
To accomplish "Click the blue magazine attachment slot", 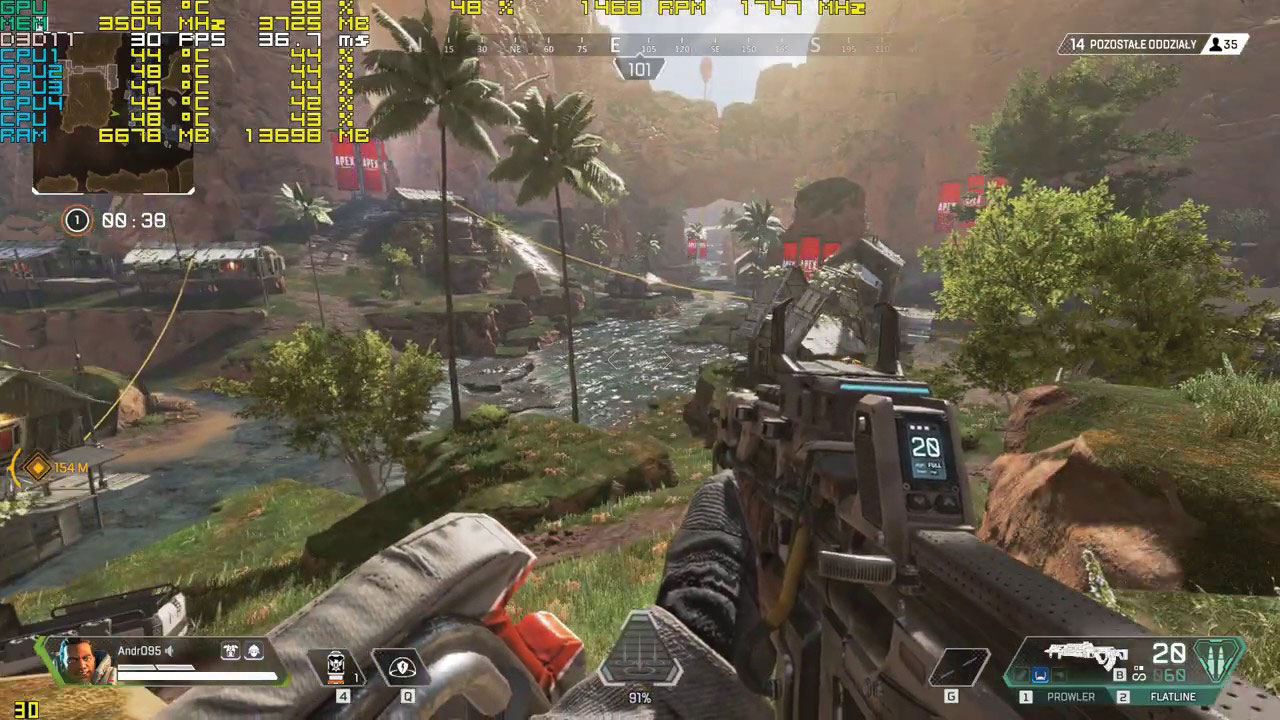I will (x=1039, y=676).
